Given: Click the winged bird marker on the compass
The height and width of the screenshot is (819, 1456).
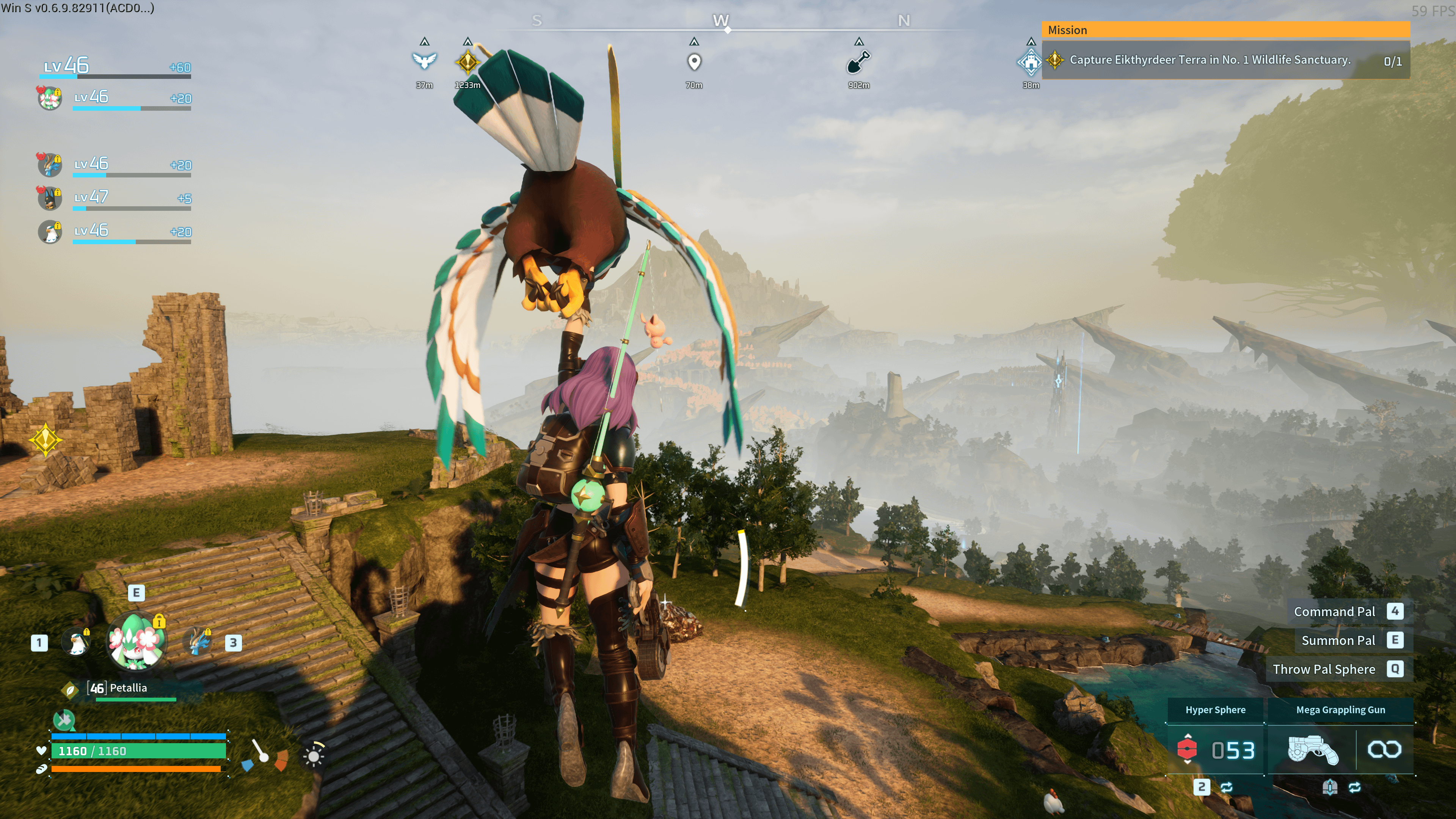Looking at the screenshot, I should (x=425, y=61).
